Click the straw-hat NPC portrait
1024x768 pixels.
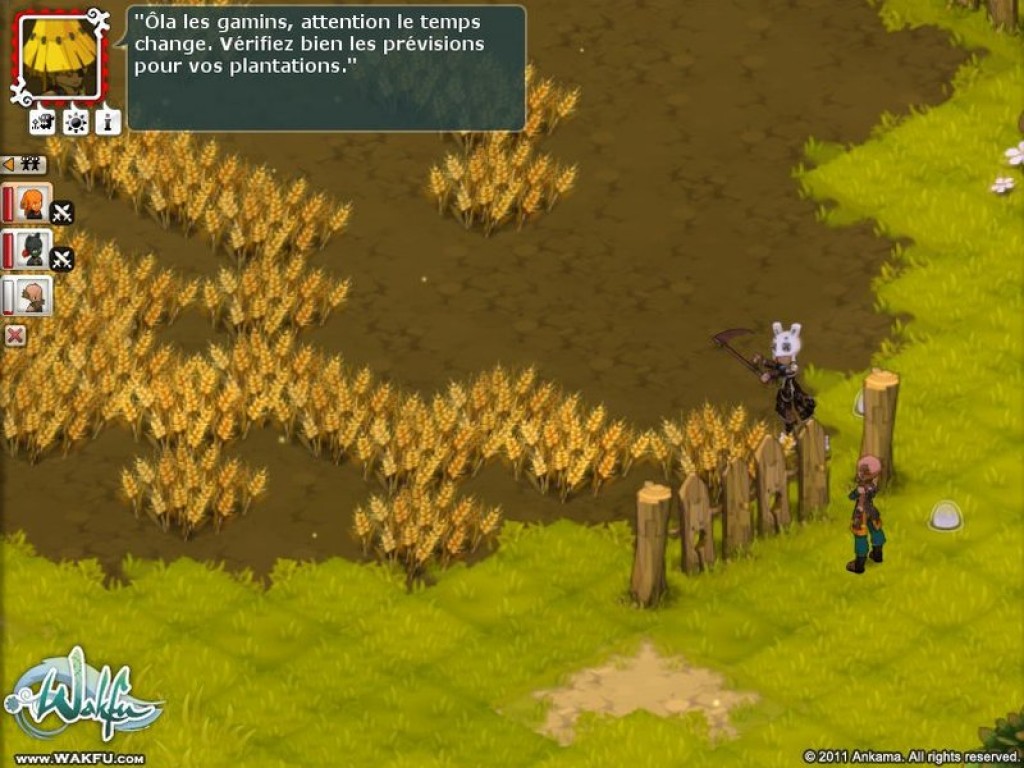[59, 56]
